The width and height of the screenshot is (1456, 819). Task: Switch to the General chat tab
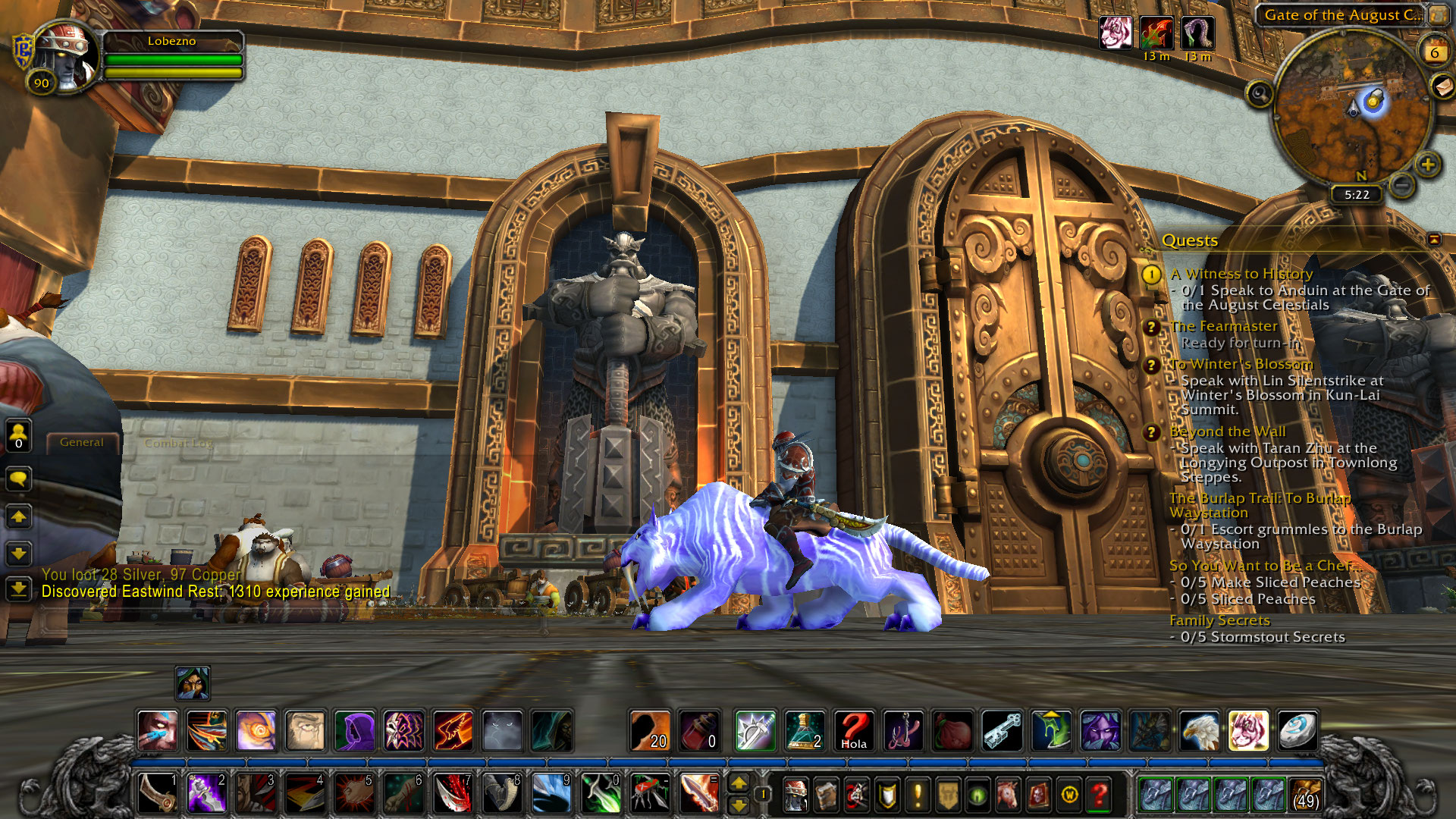[82, 442]
